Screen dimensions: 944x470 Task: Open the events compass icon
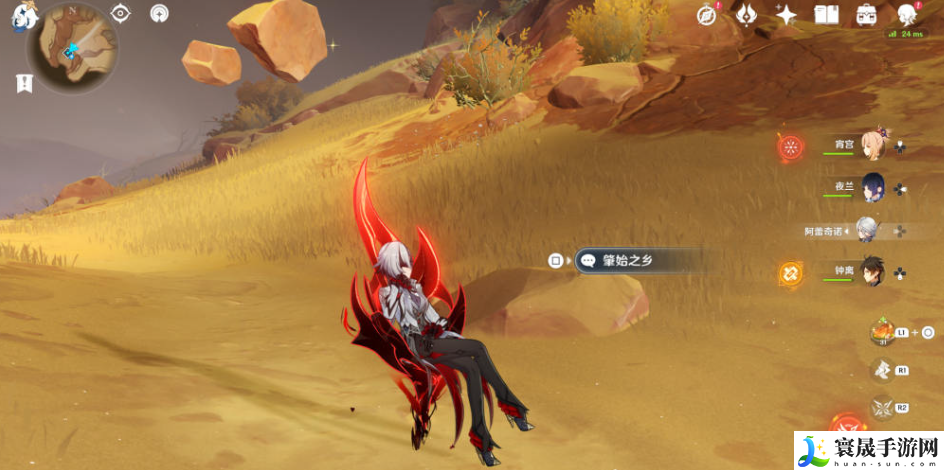(x=706, y=14)
